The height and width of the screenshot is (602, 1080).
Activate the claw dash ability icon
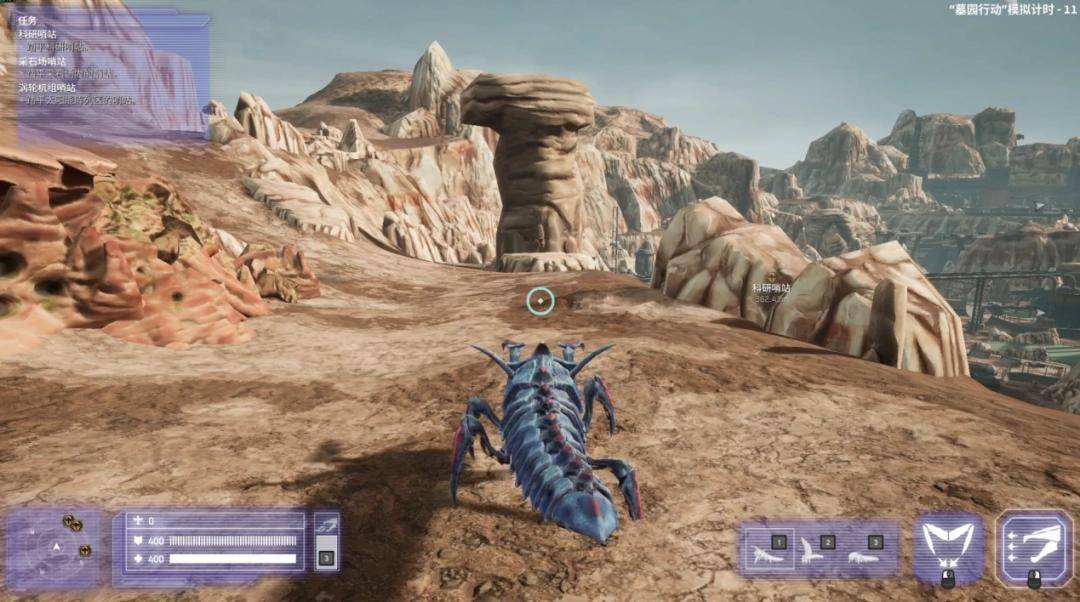click(1033, 546)
